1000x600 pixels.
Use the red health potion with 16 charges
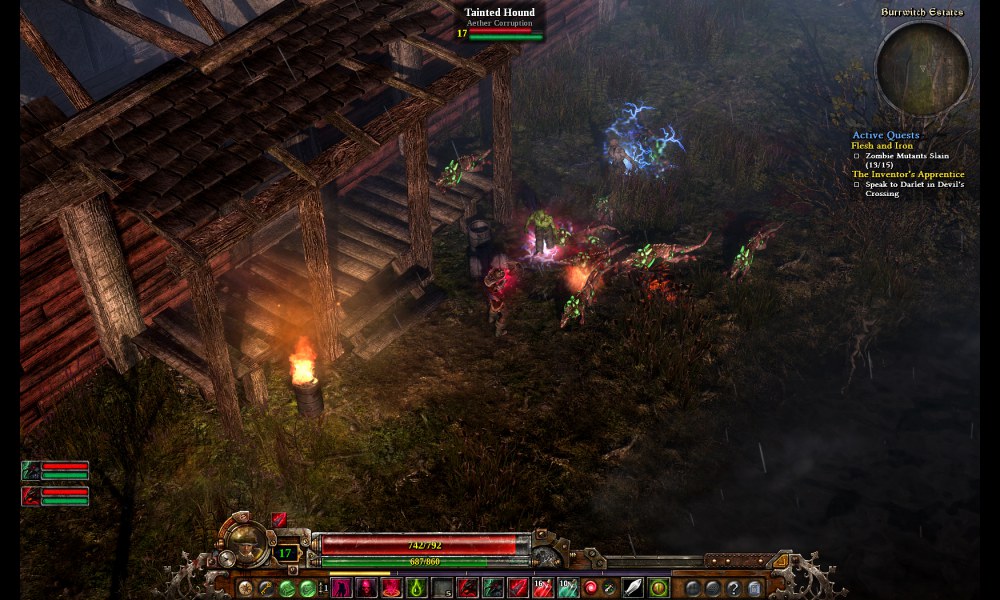[x=543, y=588]
